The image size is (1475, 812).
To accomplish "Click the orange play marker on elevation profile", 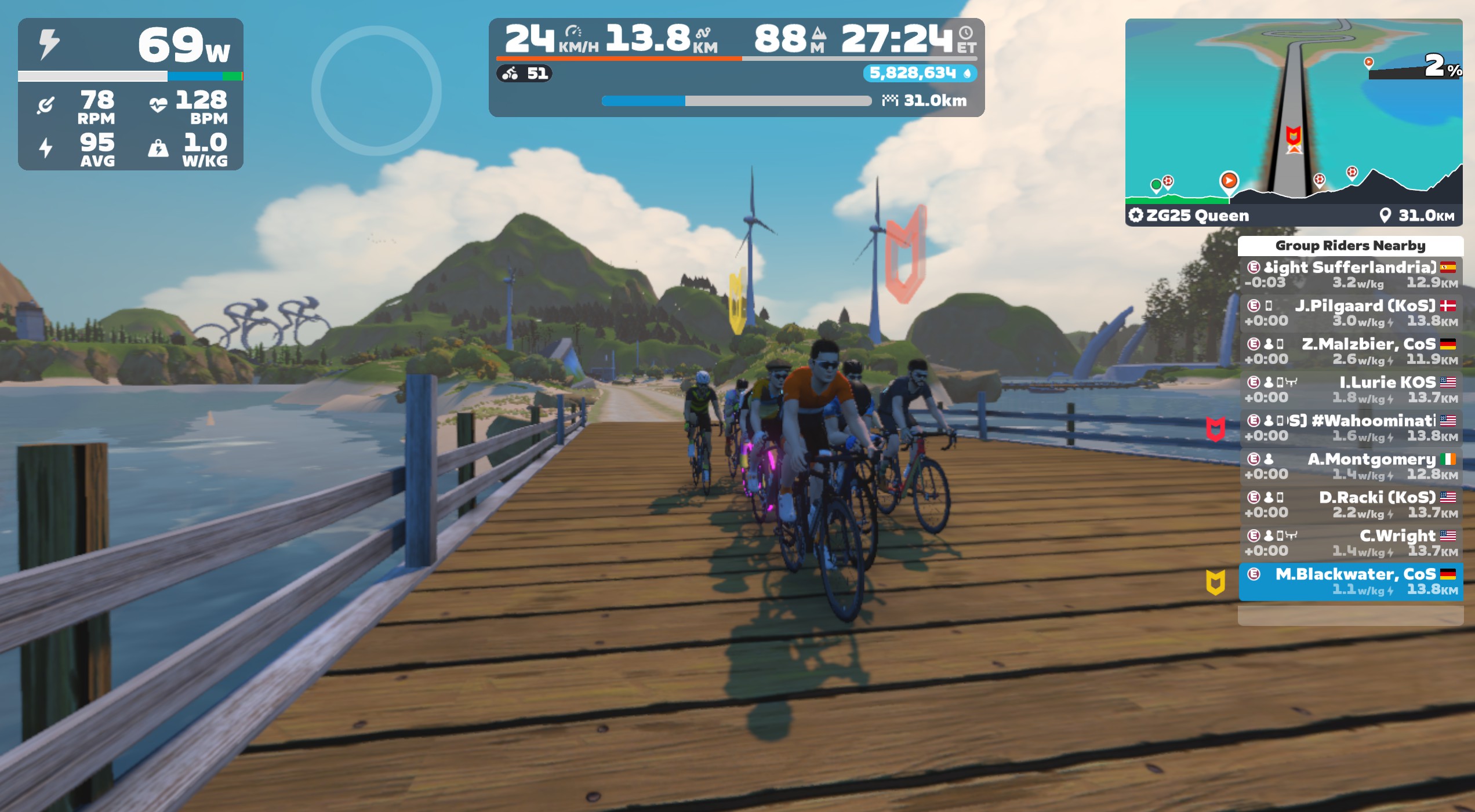I will tap(1229, 180).
